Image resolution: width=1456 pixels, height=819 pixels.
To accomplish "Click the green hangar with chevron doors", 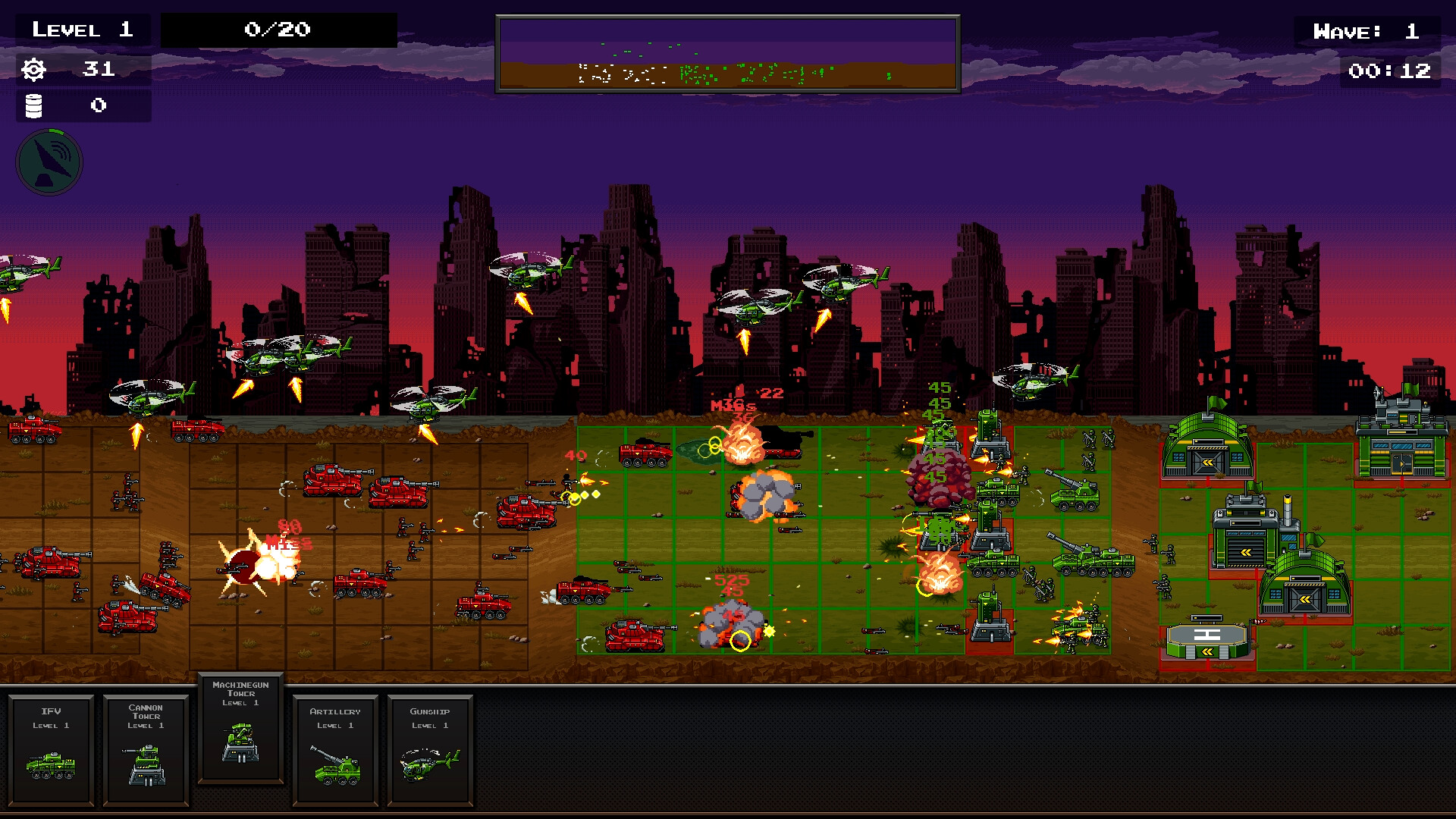I will point(1206,455).
